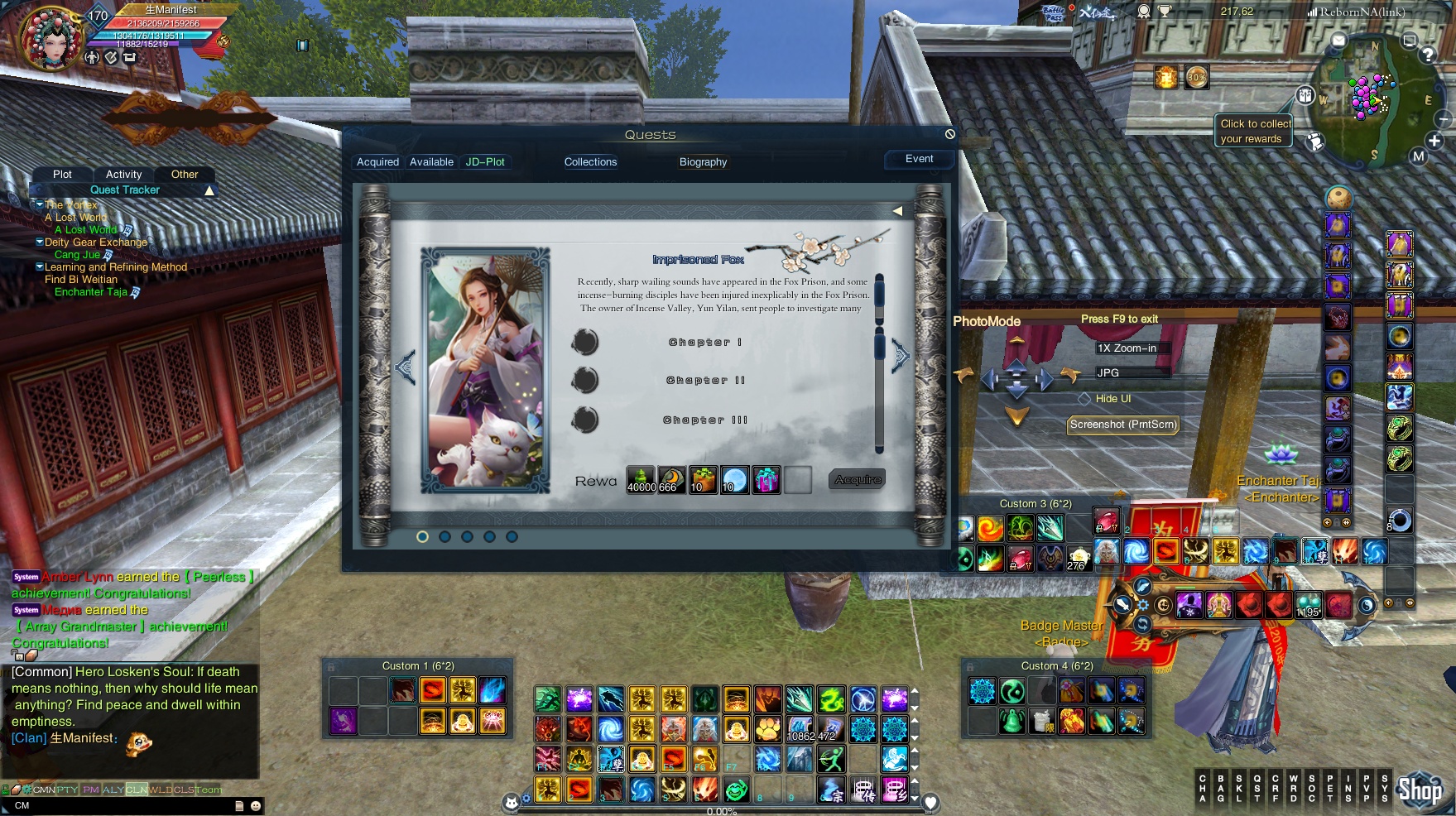
Task: Show the Biography tab
Action: click(703, 162)
